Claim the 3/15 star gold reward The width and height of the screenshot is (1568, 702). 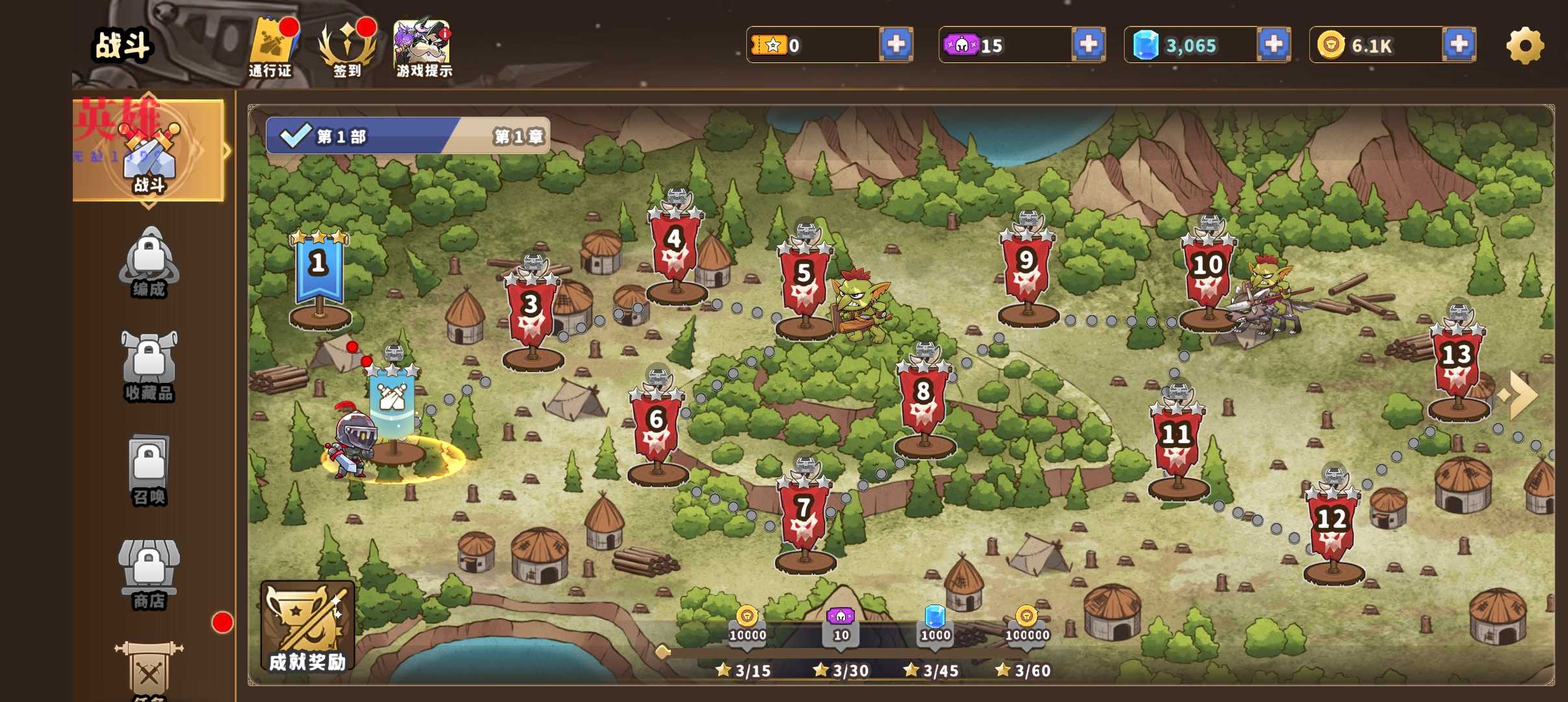coord(747,624)
